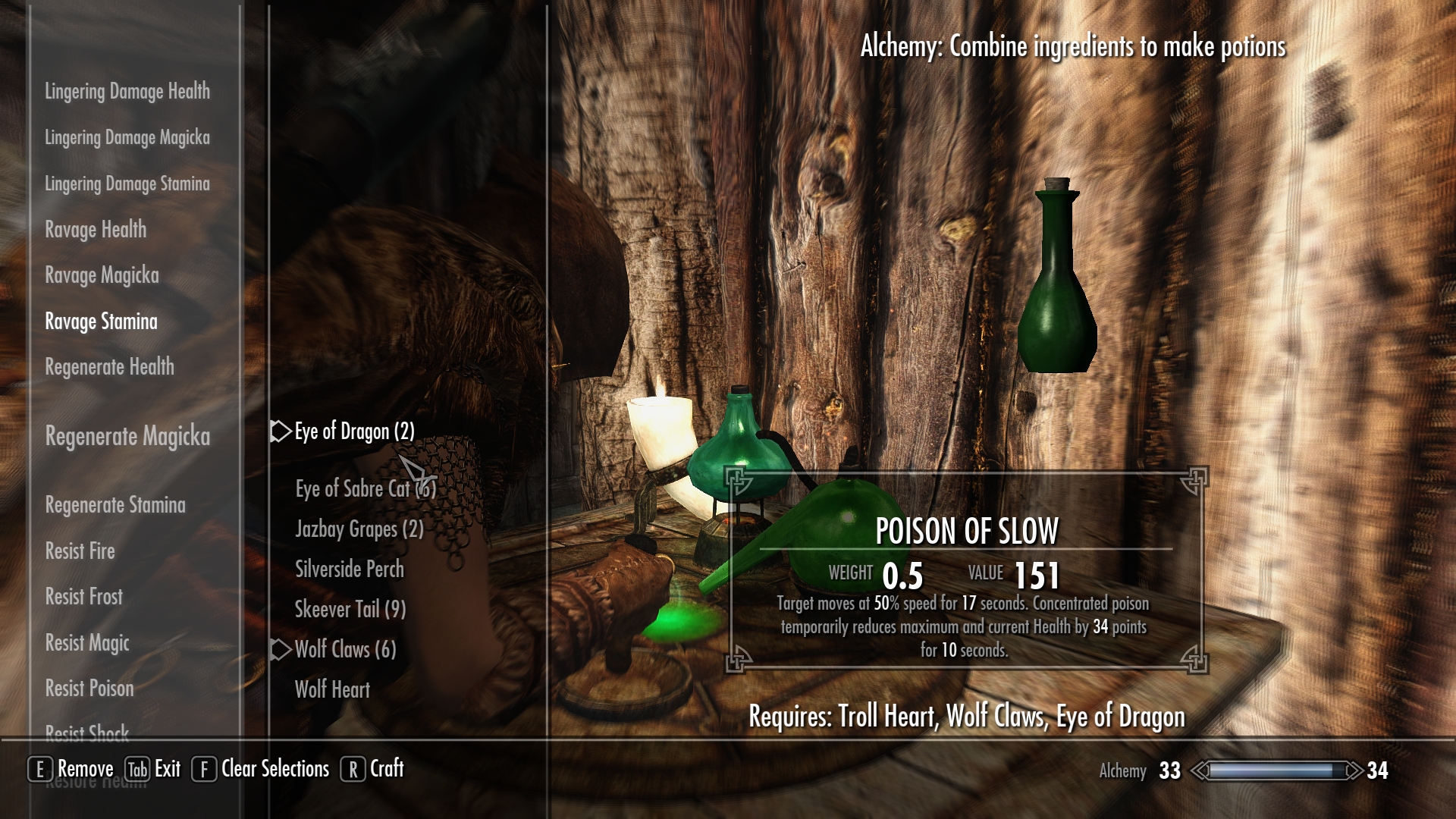This screenshot has width=1456, height=819.
Task: Choose Lingering Damage Magicka category
Action: (x=127, y=138)
